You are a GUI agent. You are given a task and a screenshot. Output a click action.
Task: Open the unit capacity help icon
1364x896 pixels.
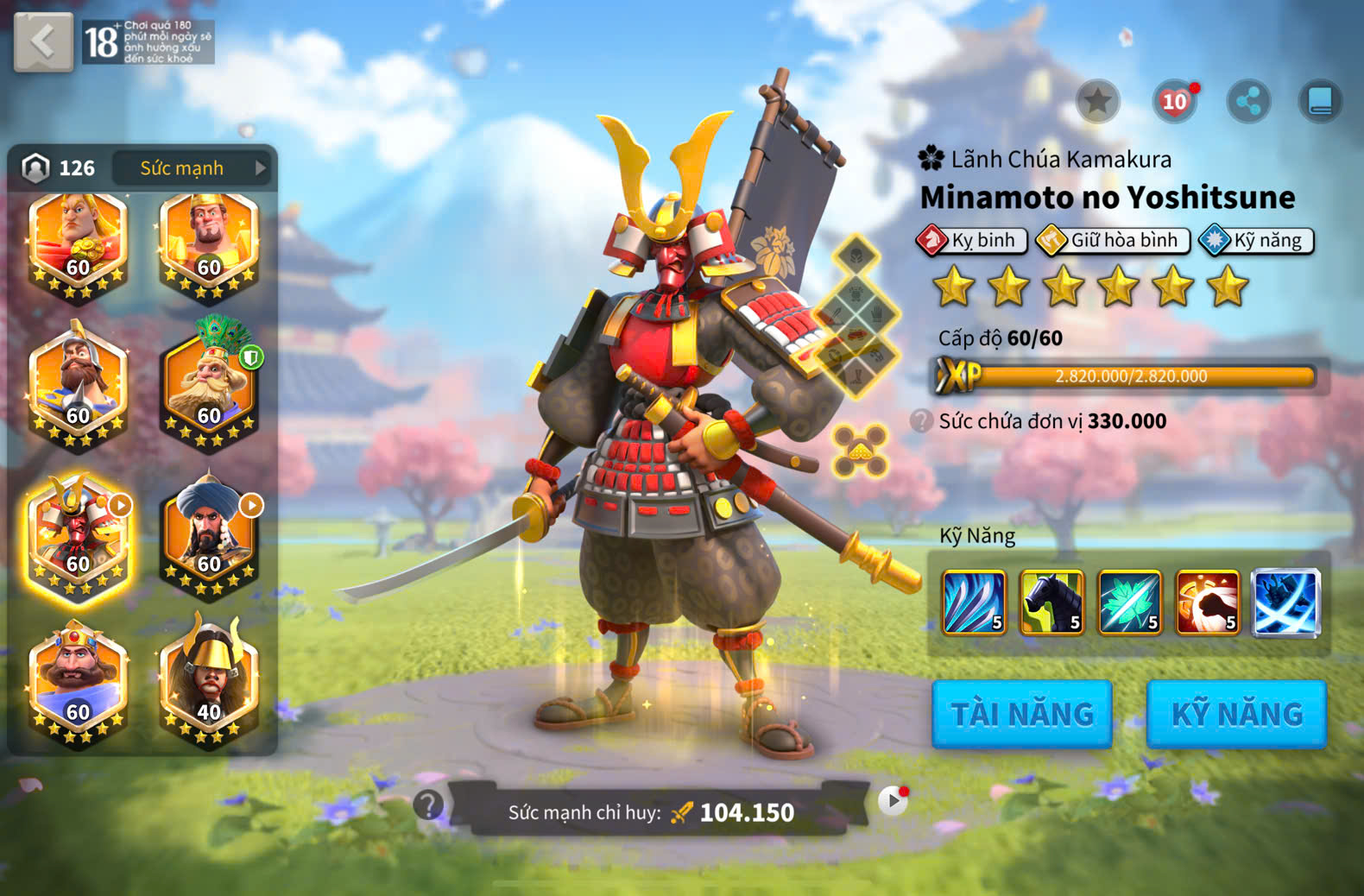point(922,421)
